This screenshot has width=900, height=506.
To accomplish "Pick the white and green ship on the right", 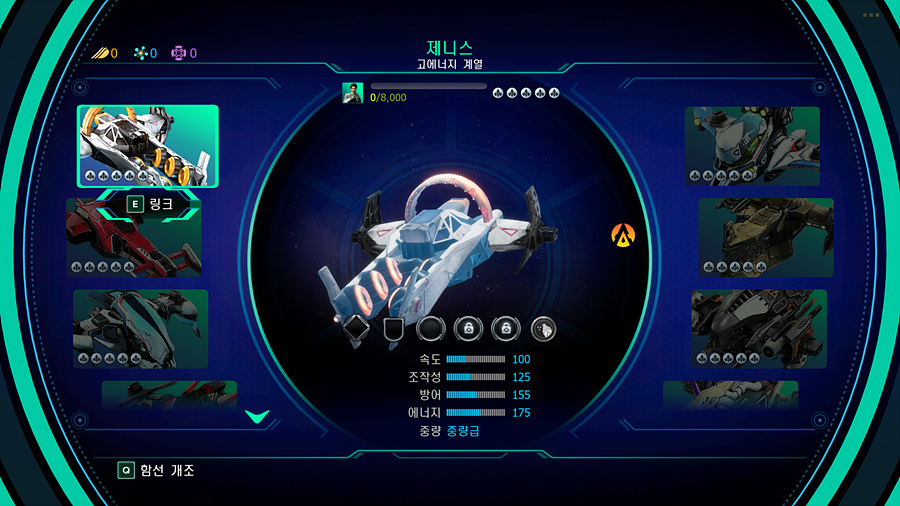I will tap(752, 146).
